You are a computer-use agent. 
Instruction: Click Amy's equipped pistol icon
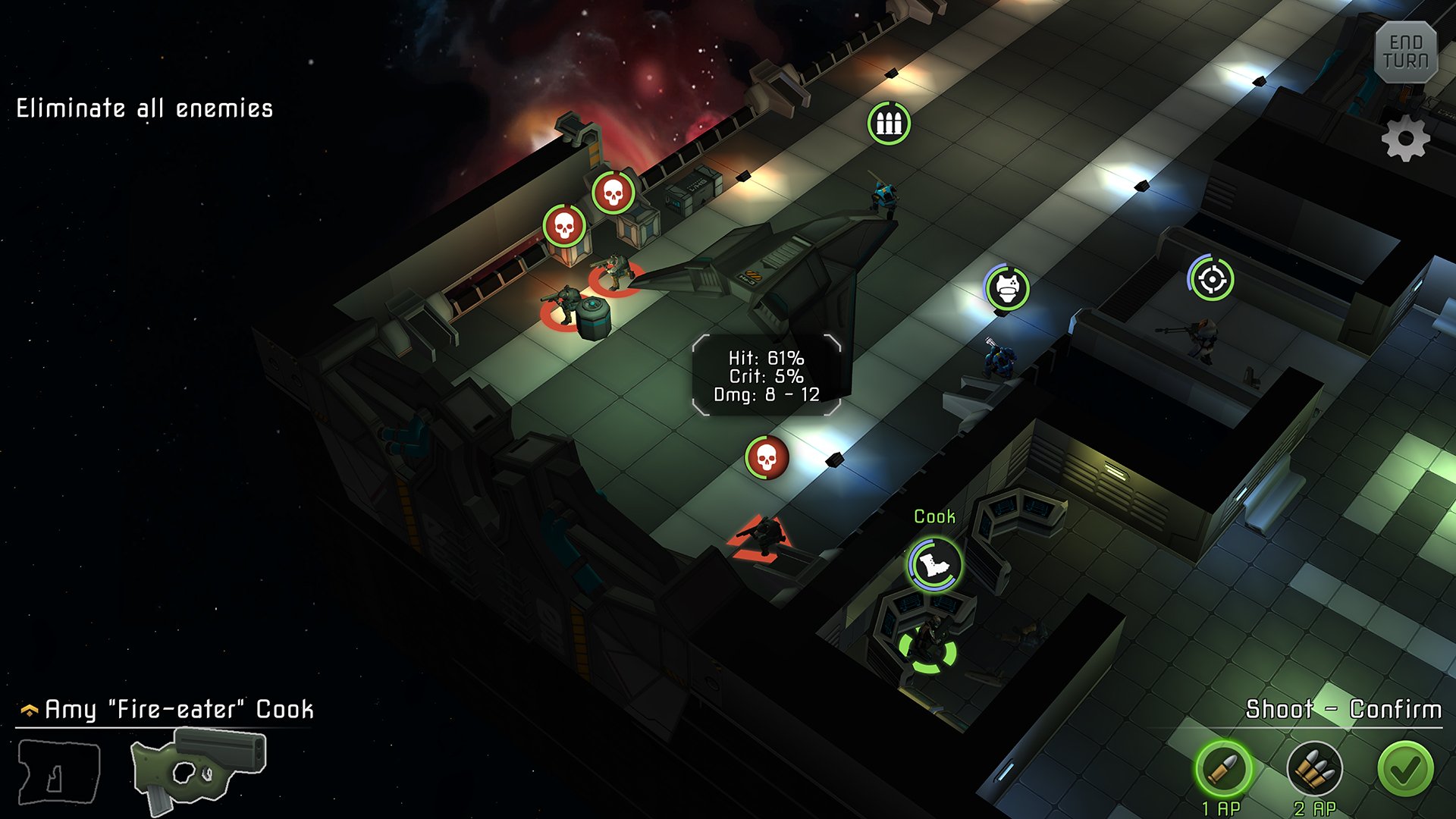[199, 770]
